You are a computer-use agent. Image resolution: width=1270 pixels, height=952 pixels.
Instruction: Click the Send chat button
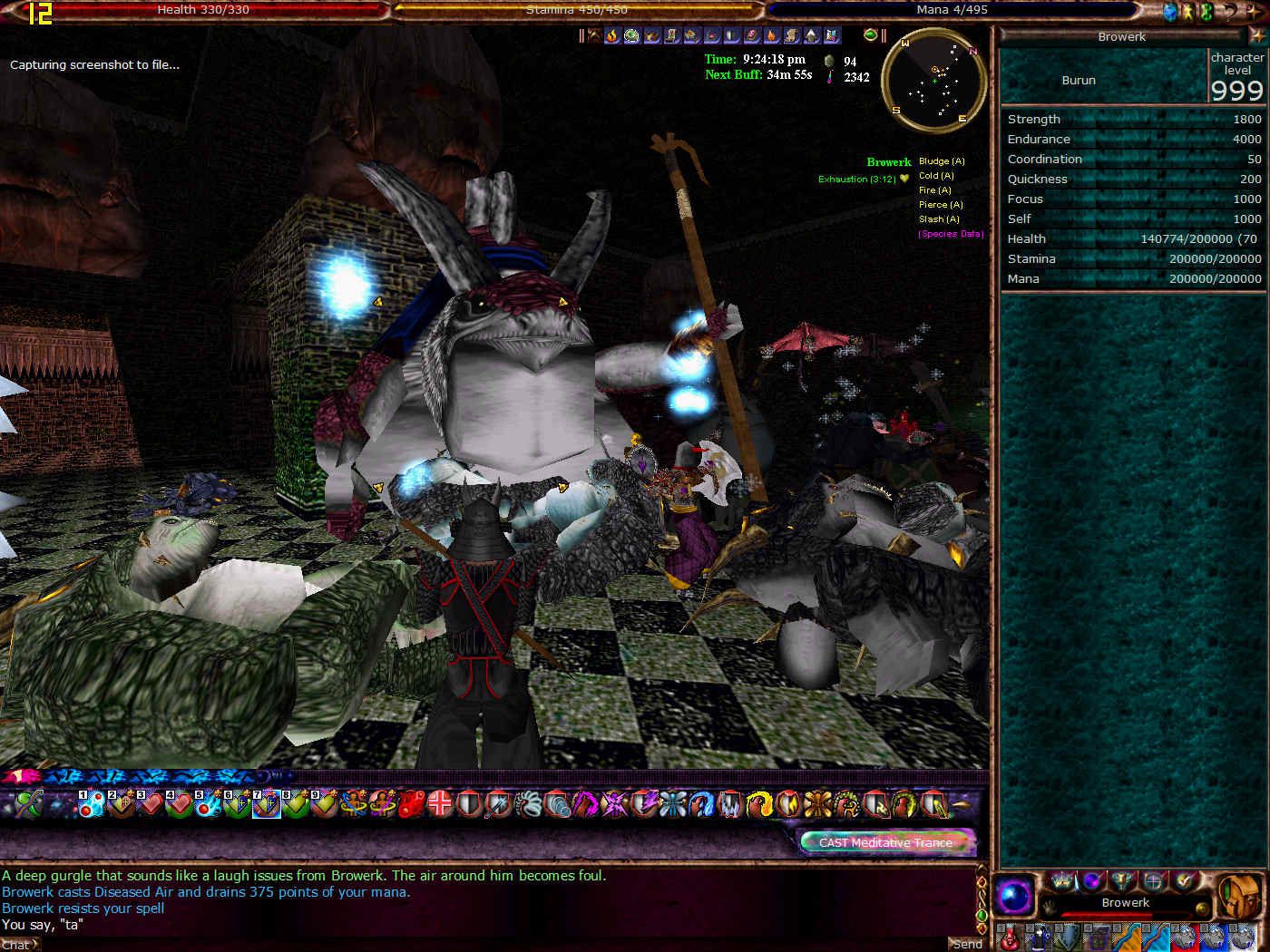tap(966, 944)
